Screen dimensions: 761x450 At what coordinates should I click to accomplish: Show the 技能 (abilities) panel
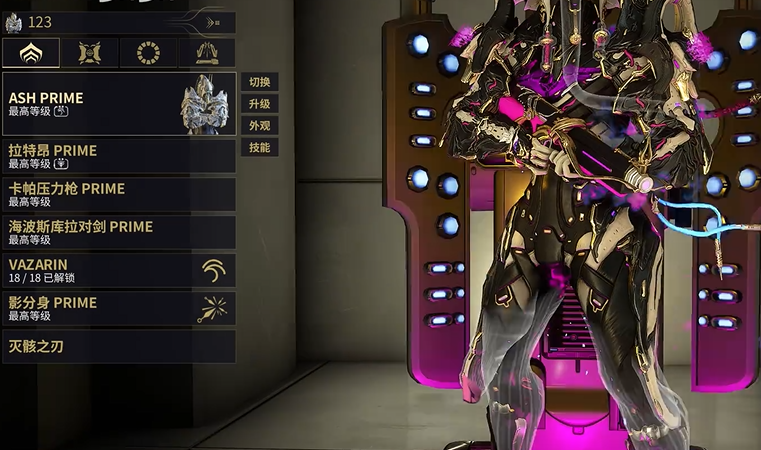(259, 148)
